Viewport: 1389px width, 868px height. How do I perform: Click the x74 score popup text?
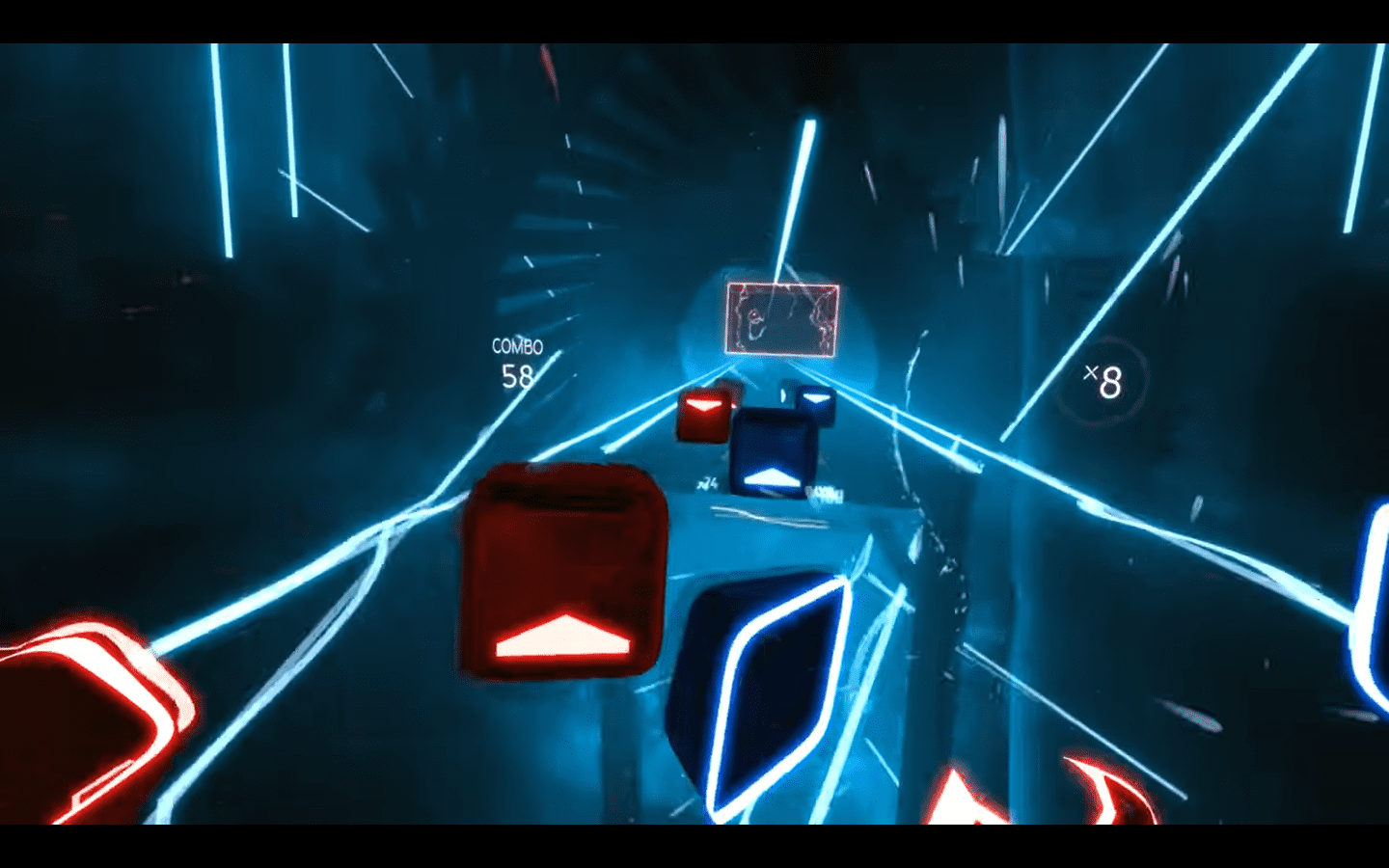point(708,482)
